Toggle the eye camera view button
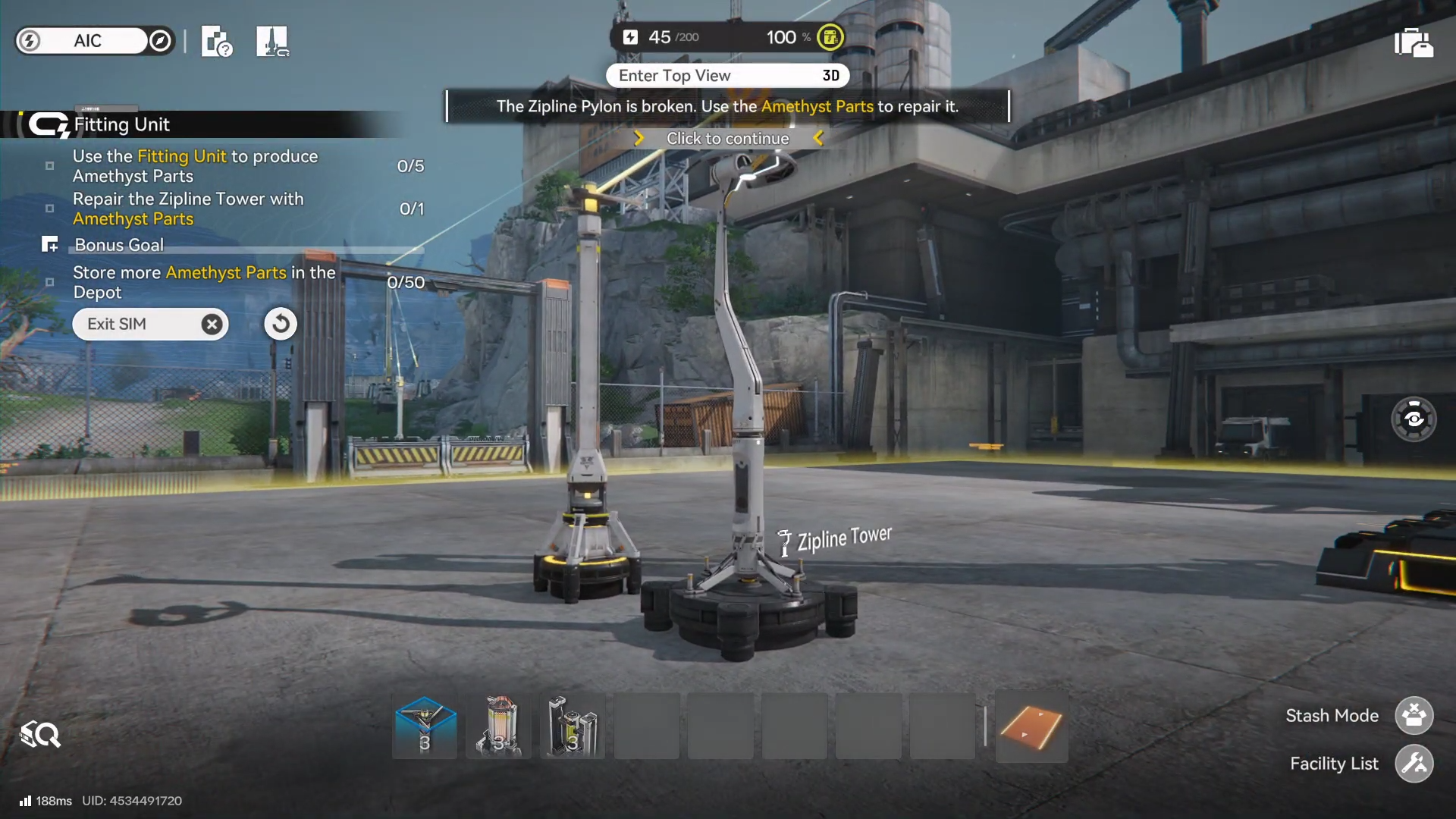The image size is (1456, 819). click(1414, 419)
